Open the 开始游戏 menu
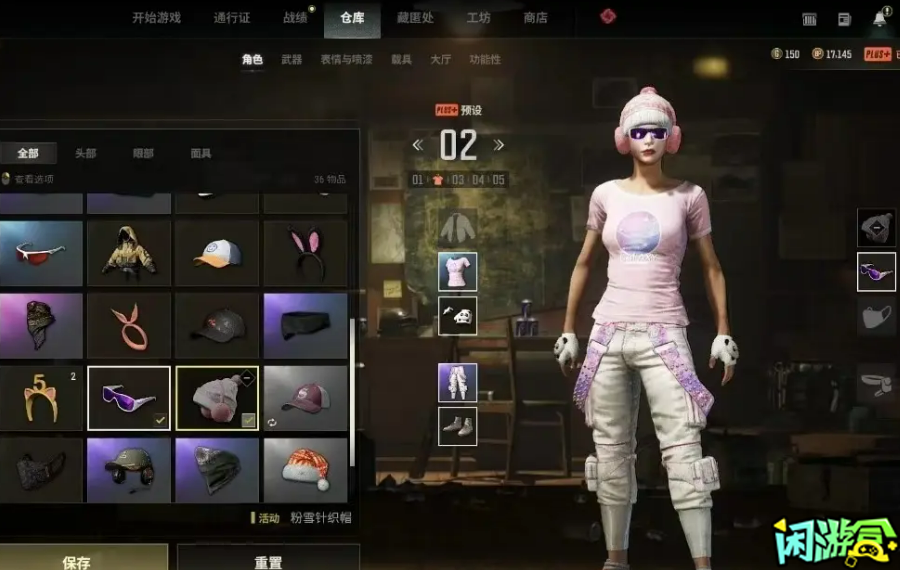 point(158,18)
